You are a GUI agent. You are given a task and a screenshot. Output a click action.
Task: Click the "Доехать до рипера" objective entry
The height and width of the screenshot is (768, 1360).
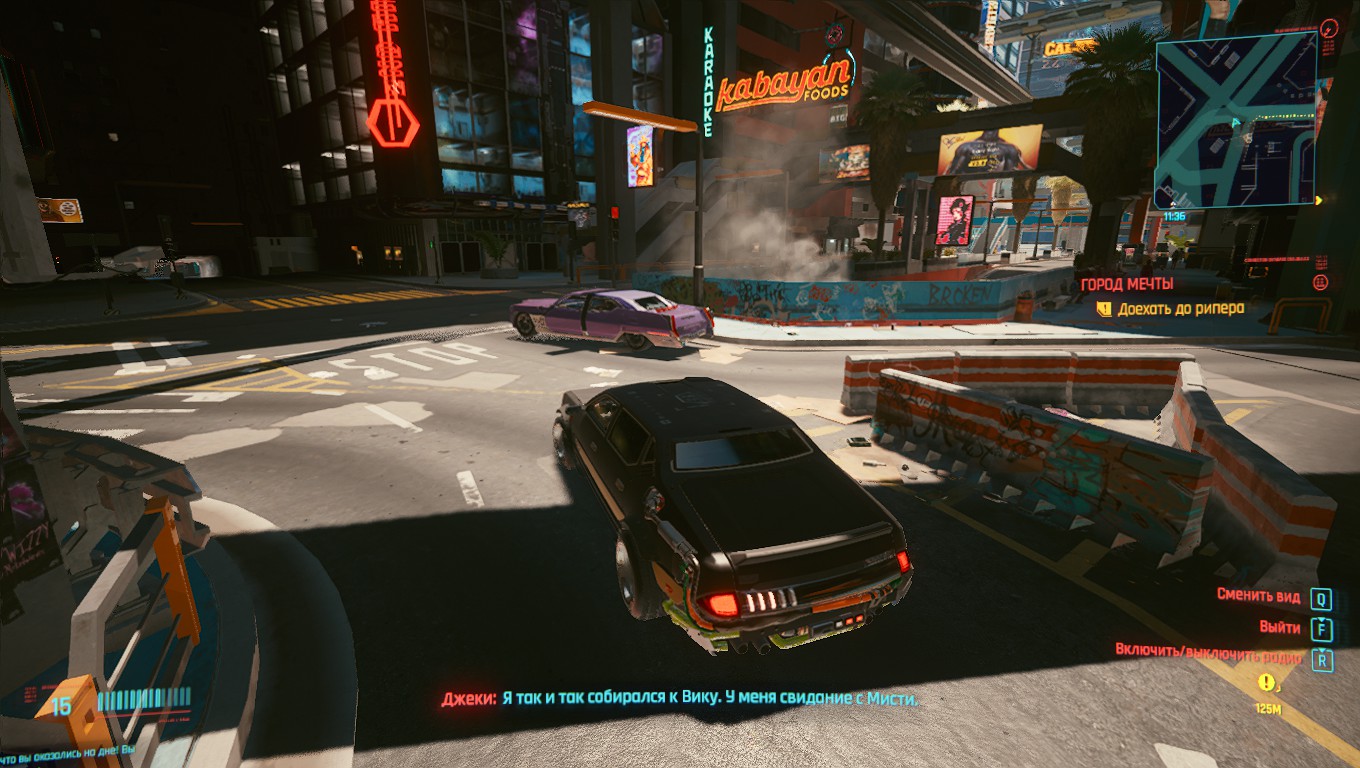click(1180, 309)
